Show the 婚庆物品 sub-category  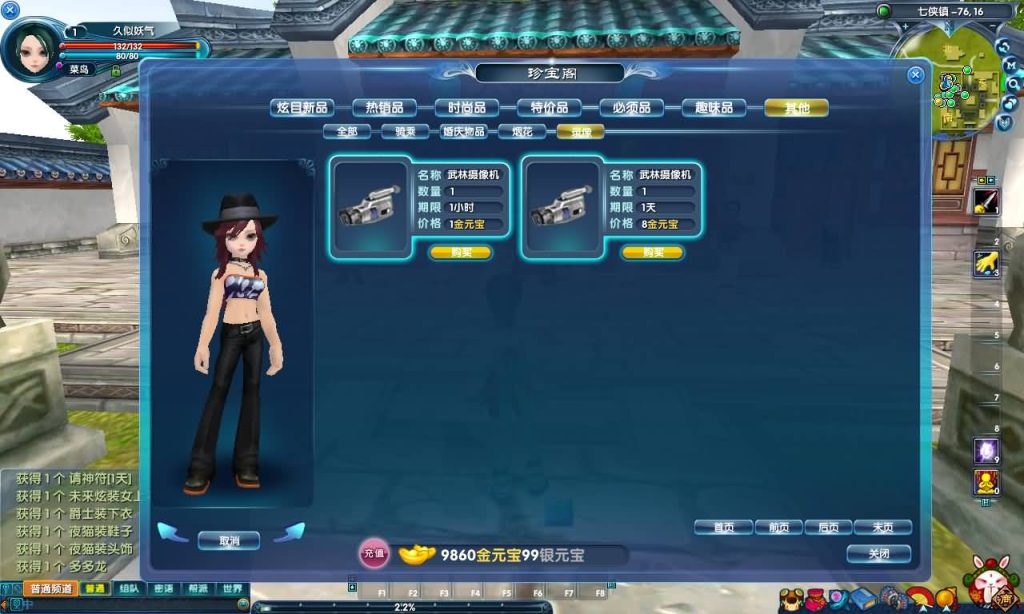[x=464, y=131]
